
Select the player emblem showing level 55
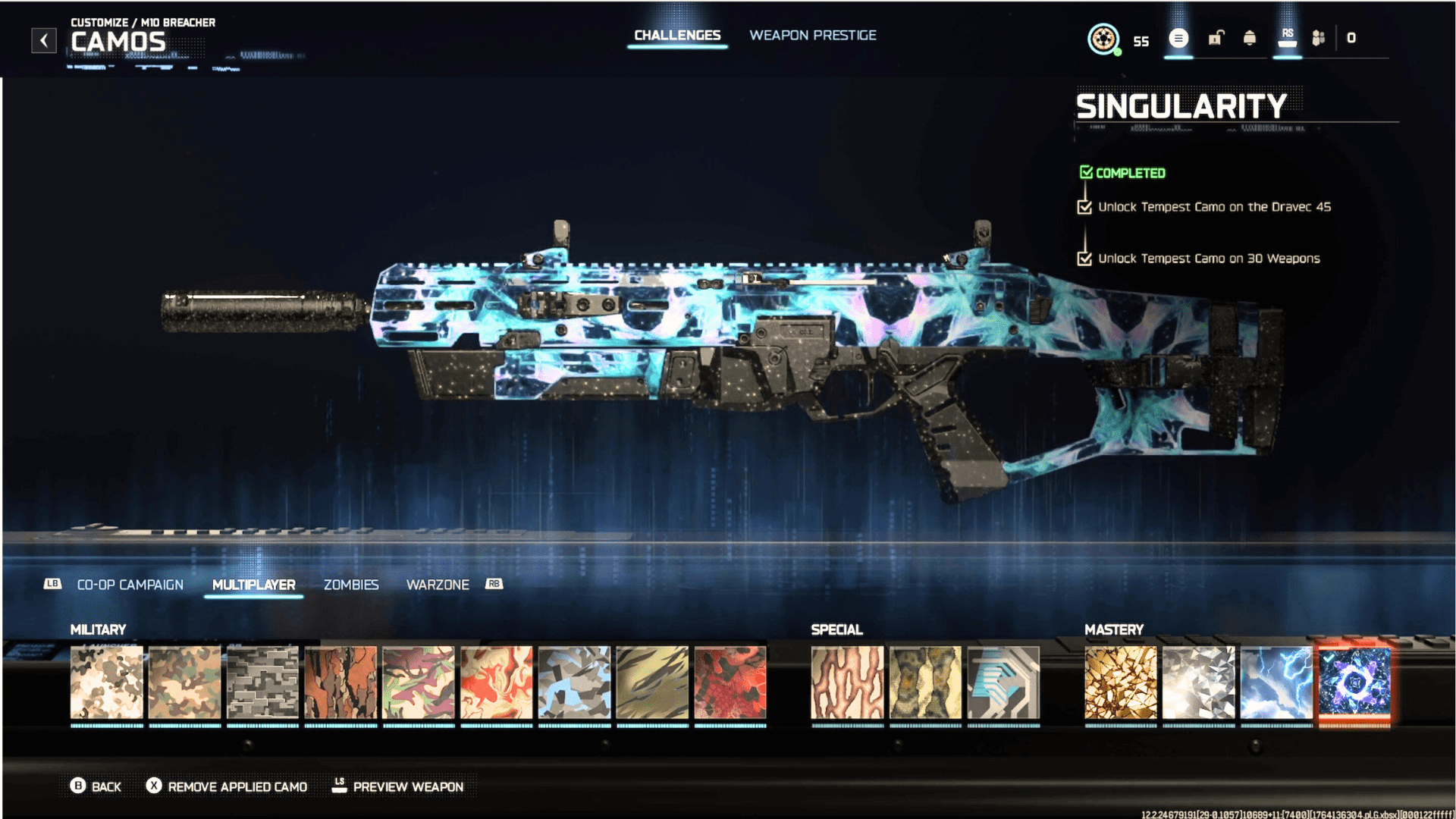[1103, 40]
